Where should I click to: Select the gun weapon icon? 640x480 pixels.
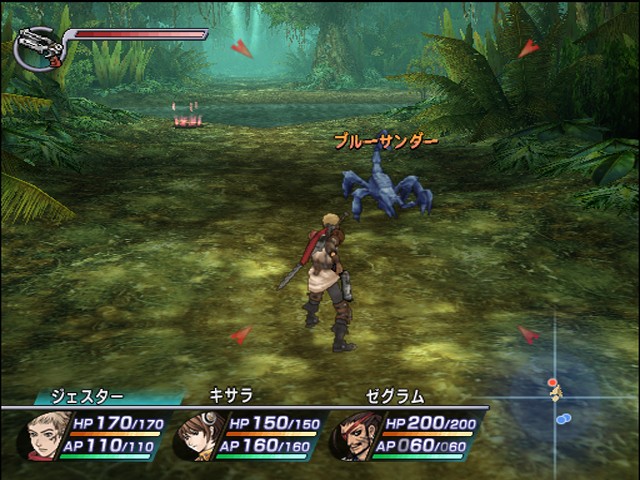[40, 48]
